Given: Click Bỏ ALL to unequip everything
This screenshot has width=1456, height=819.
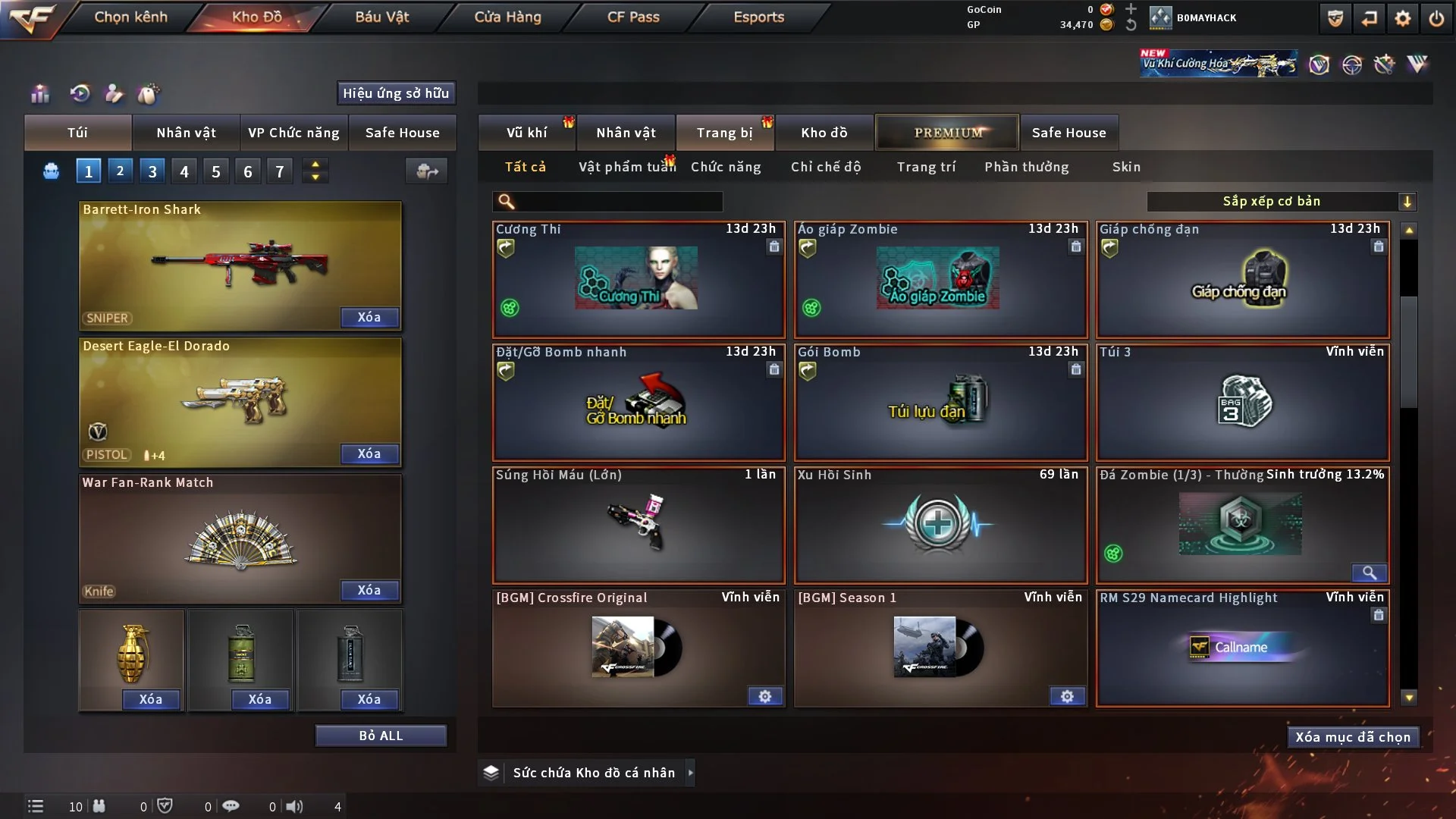Looking at the screenshot, I should pos(381,736).
